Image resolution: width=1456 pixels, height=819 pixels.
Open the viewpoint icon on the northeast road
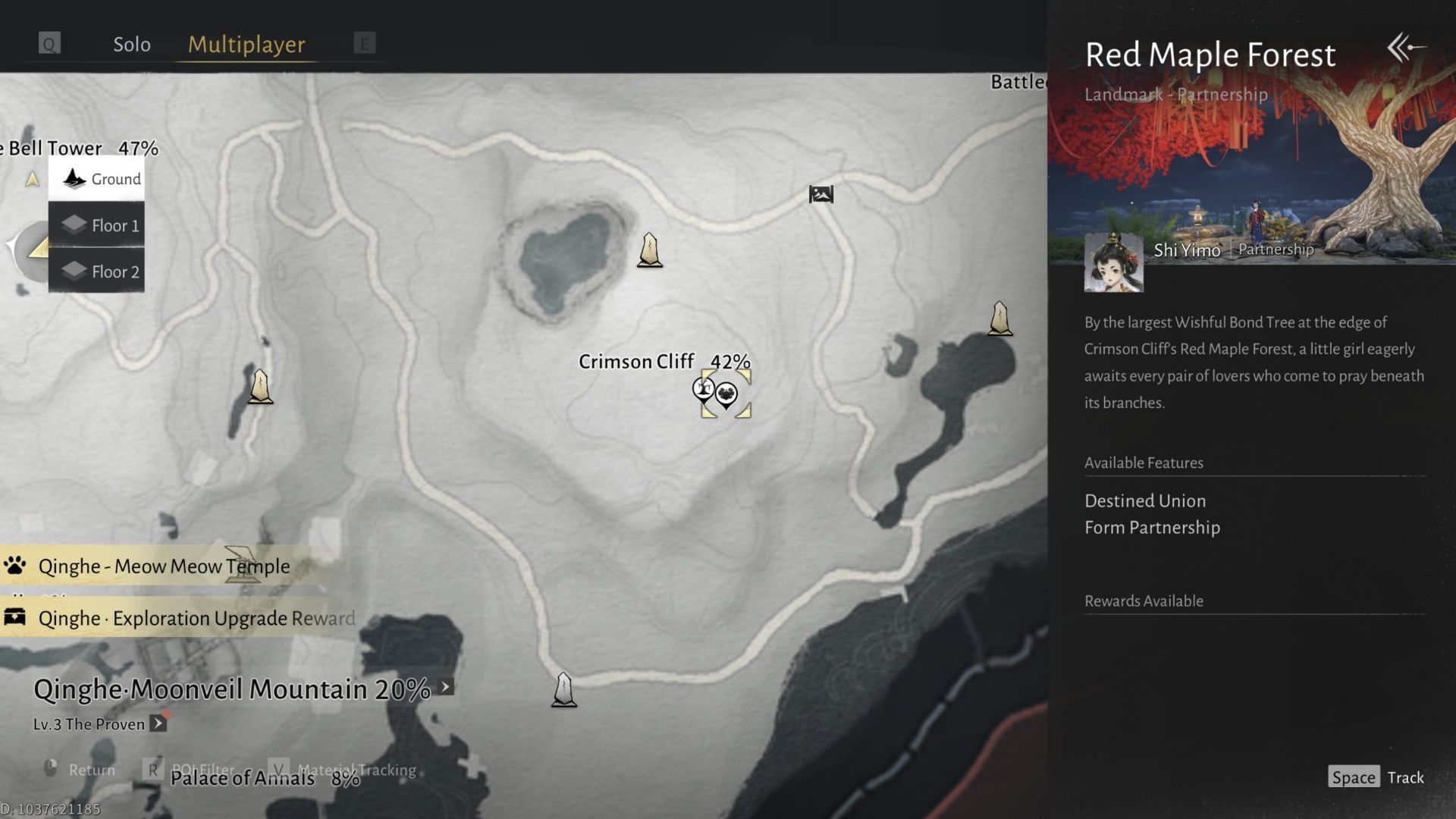(x=821, y=195)
